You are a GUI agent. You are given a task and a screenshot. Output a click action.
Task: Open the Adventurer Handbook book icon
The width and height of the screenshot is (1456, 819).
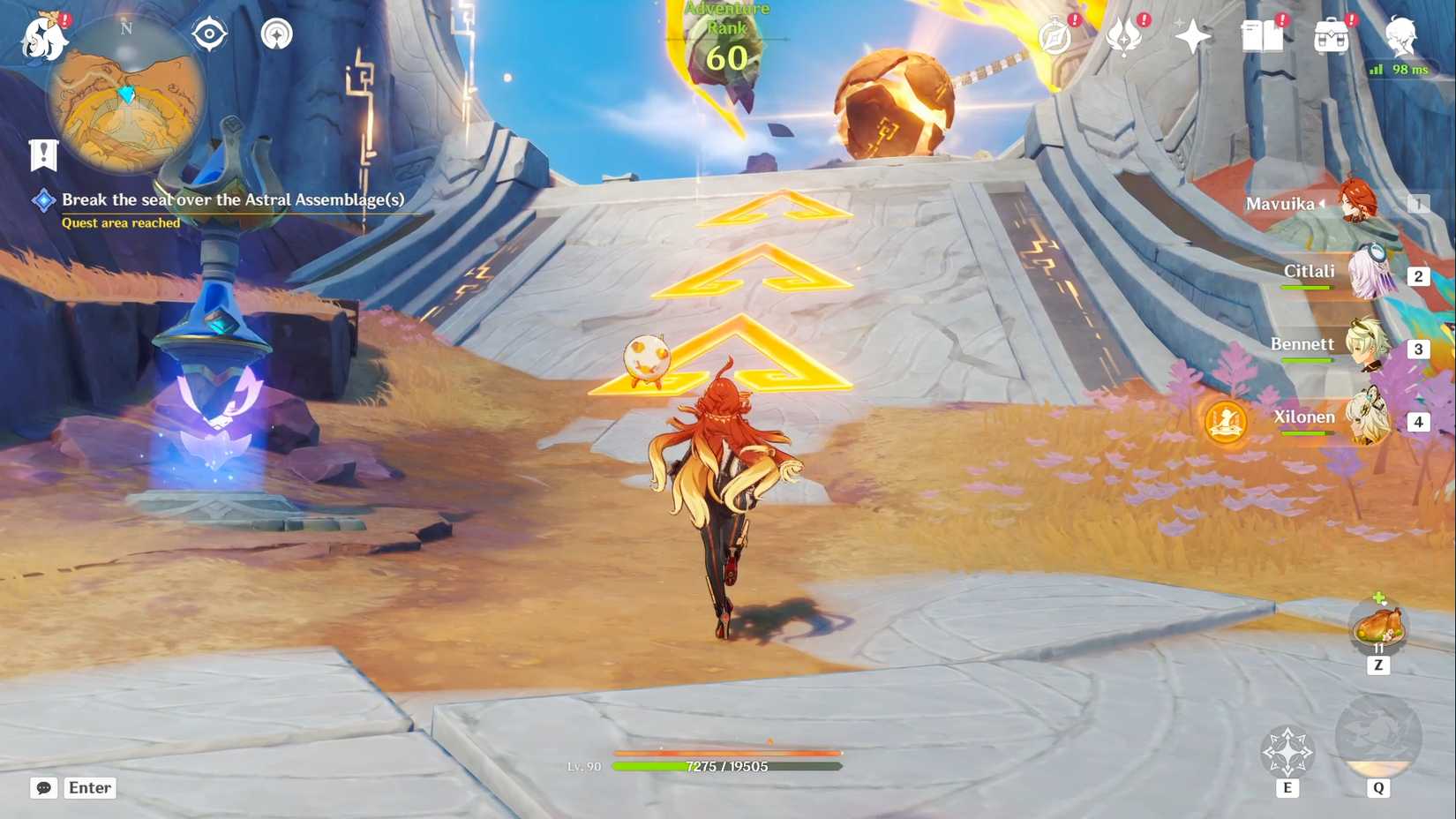tap(1262, 35)
